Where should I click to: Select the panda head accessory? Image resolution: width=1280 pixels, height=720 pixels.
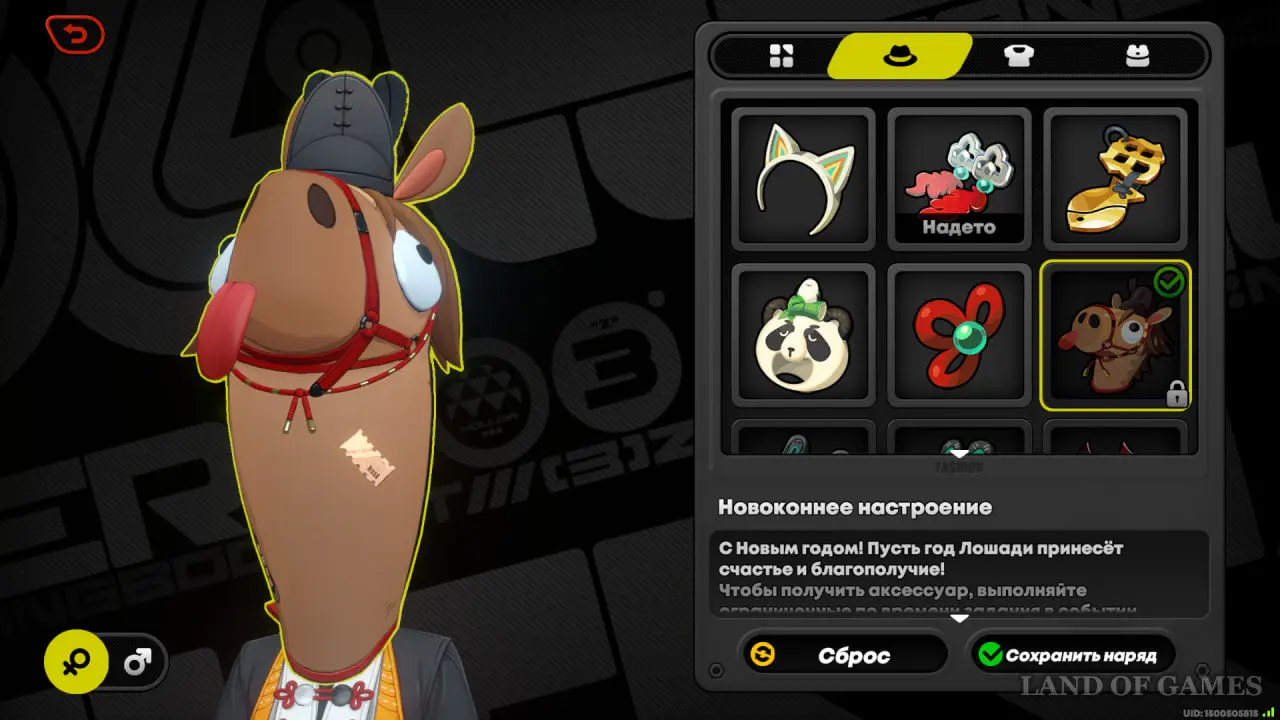(x=803, y=335)
